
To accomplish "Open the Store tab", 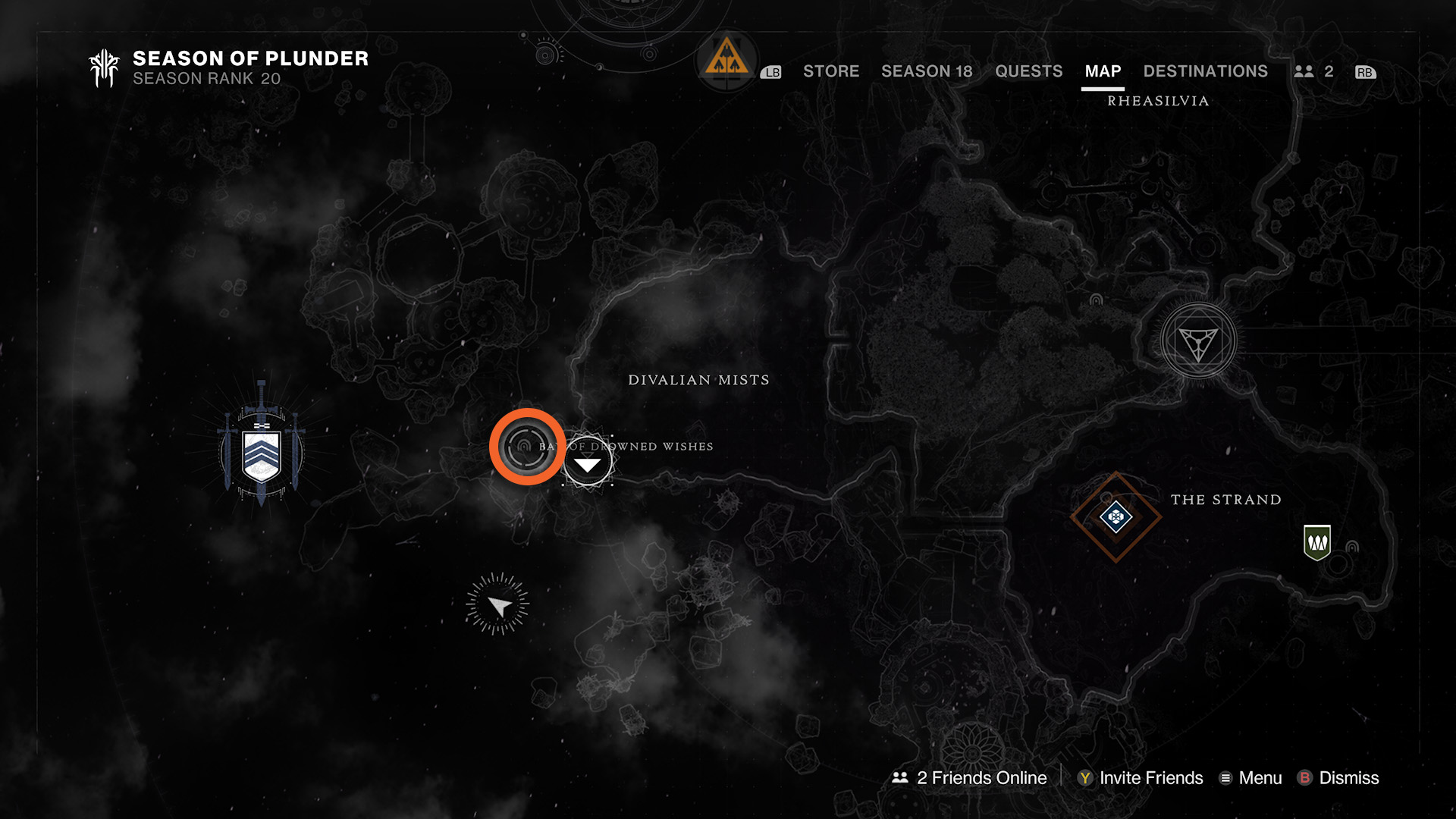I will (830, 71).
